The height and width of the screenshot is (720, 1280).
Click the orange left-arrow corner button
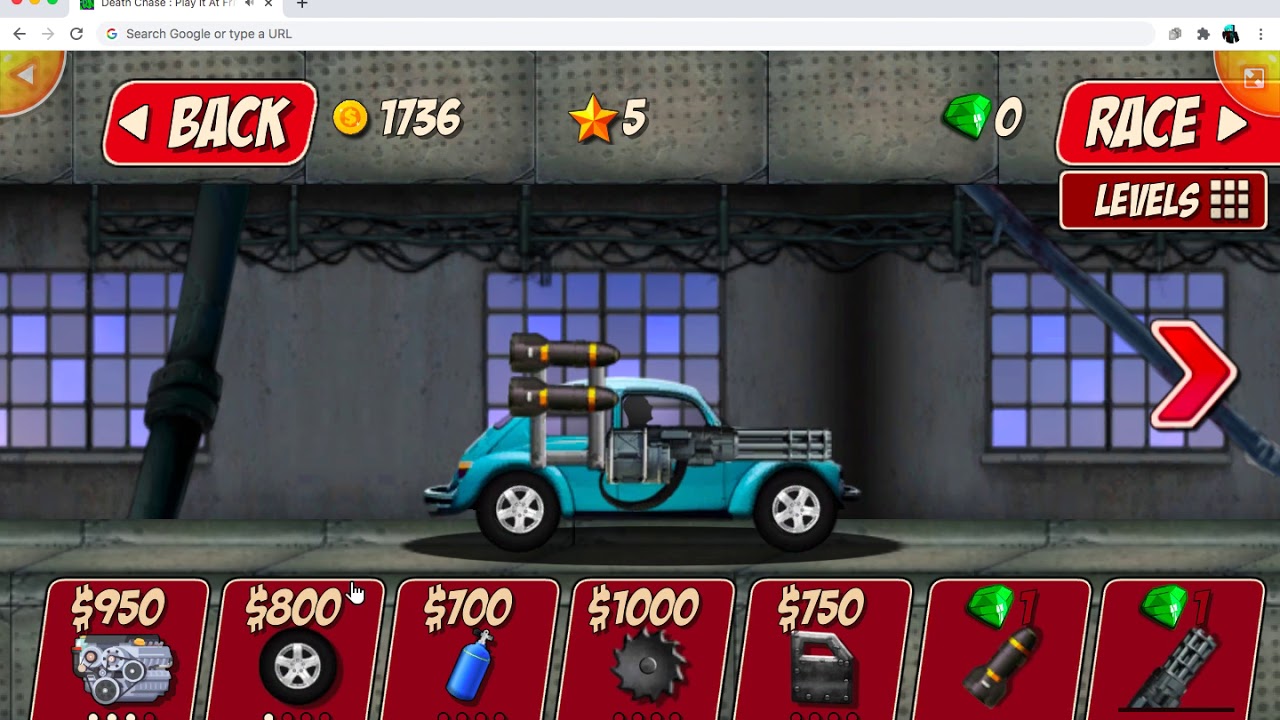(26, 76)
